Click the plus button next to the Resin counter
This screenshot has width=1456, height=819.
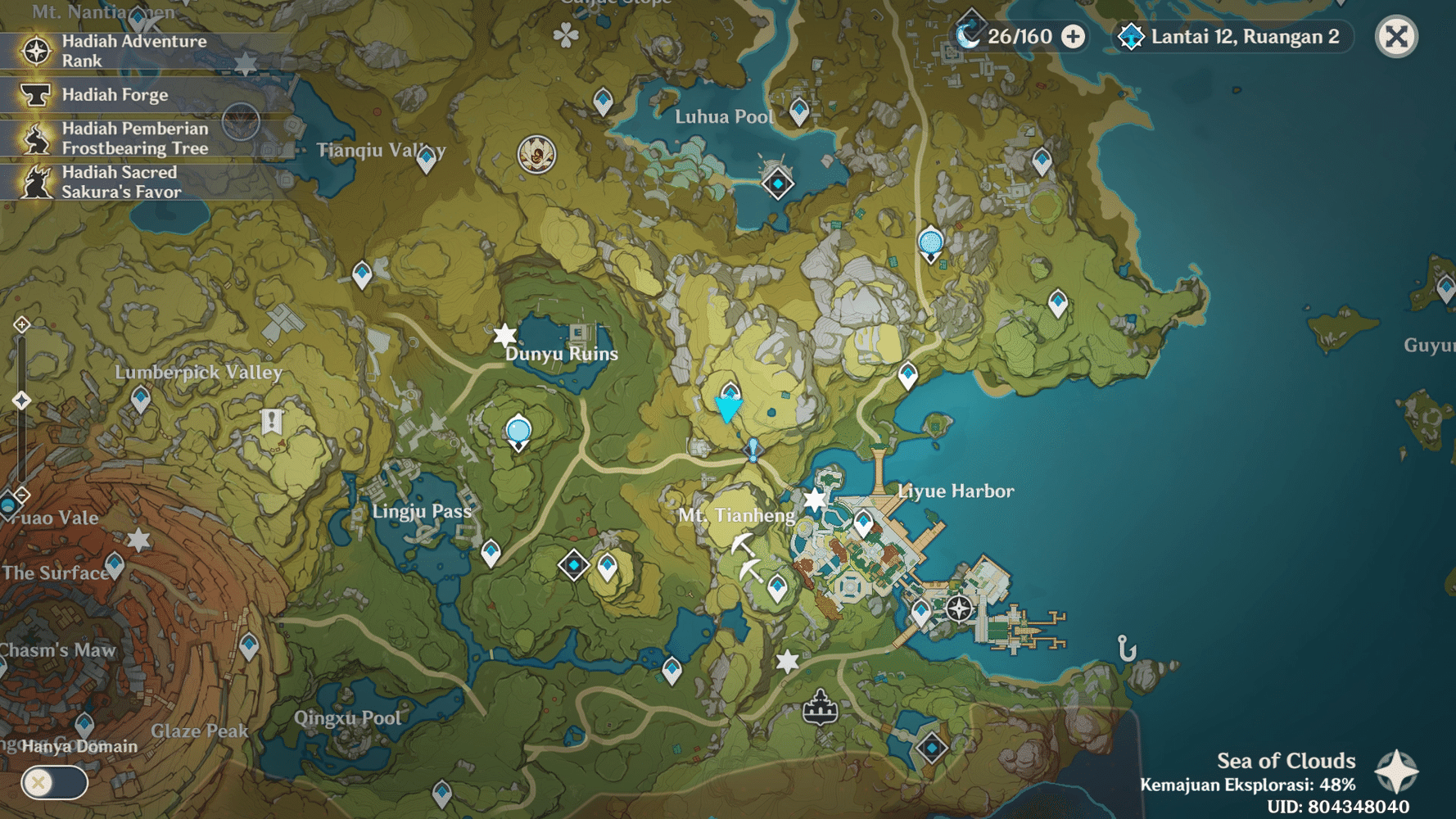coord(1070,37)
